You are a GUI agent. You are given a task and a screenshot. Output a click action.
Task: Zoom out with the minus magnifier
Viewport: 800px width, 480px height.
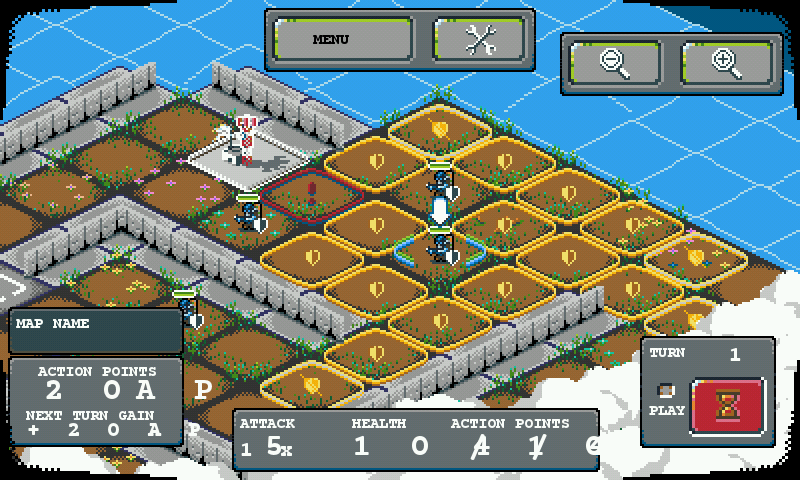click(x=615, y=63)
